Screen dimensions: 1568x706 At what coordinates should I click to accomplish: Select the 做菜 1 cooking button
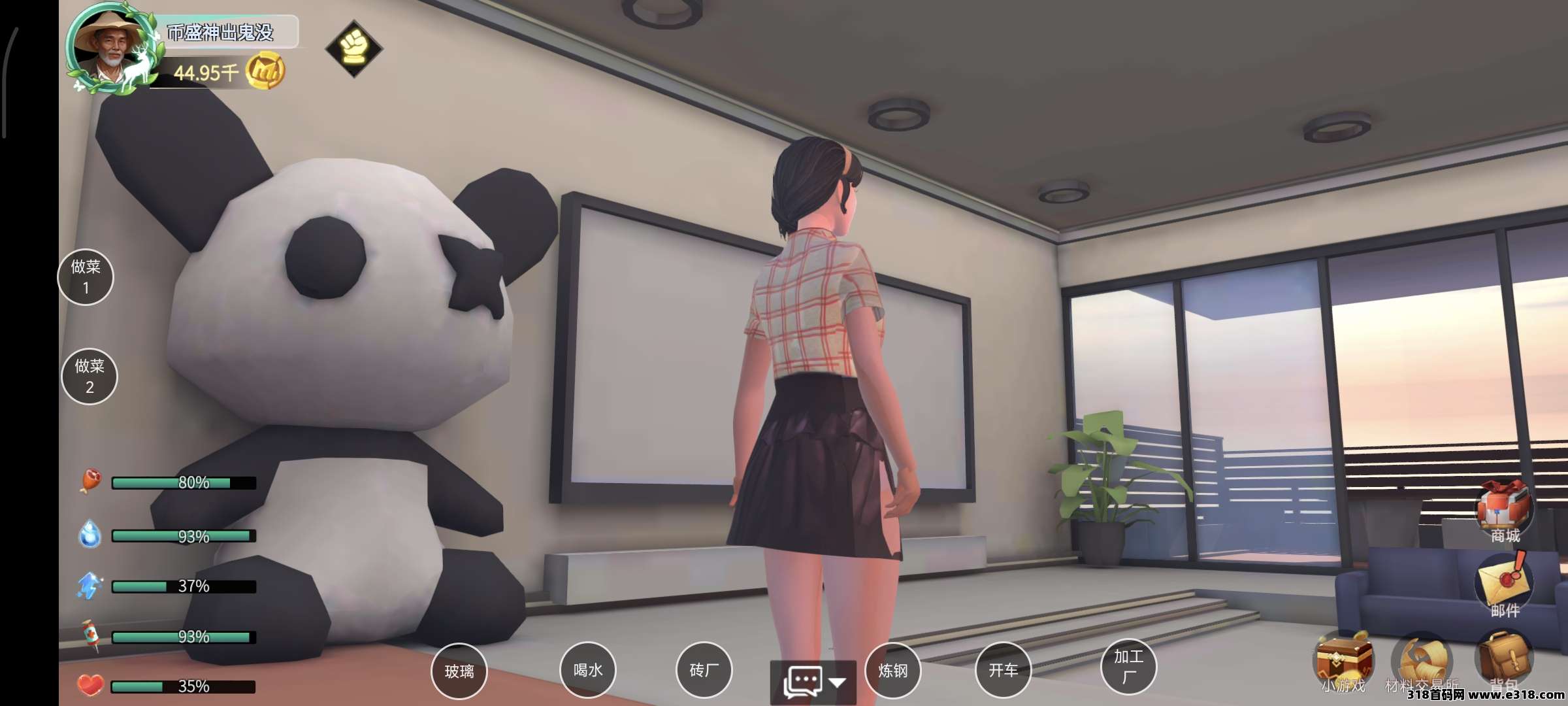(x=86, y=277)
